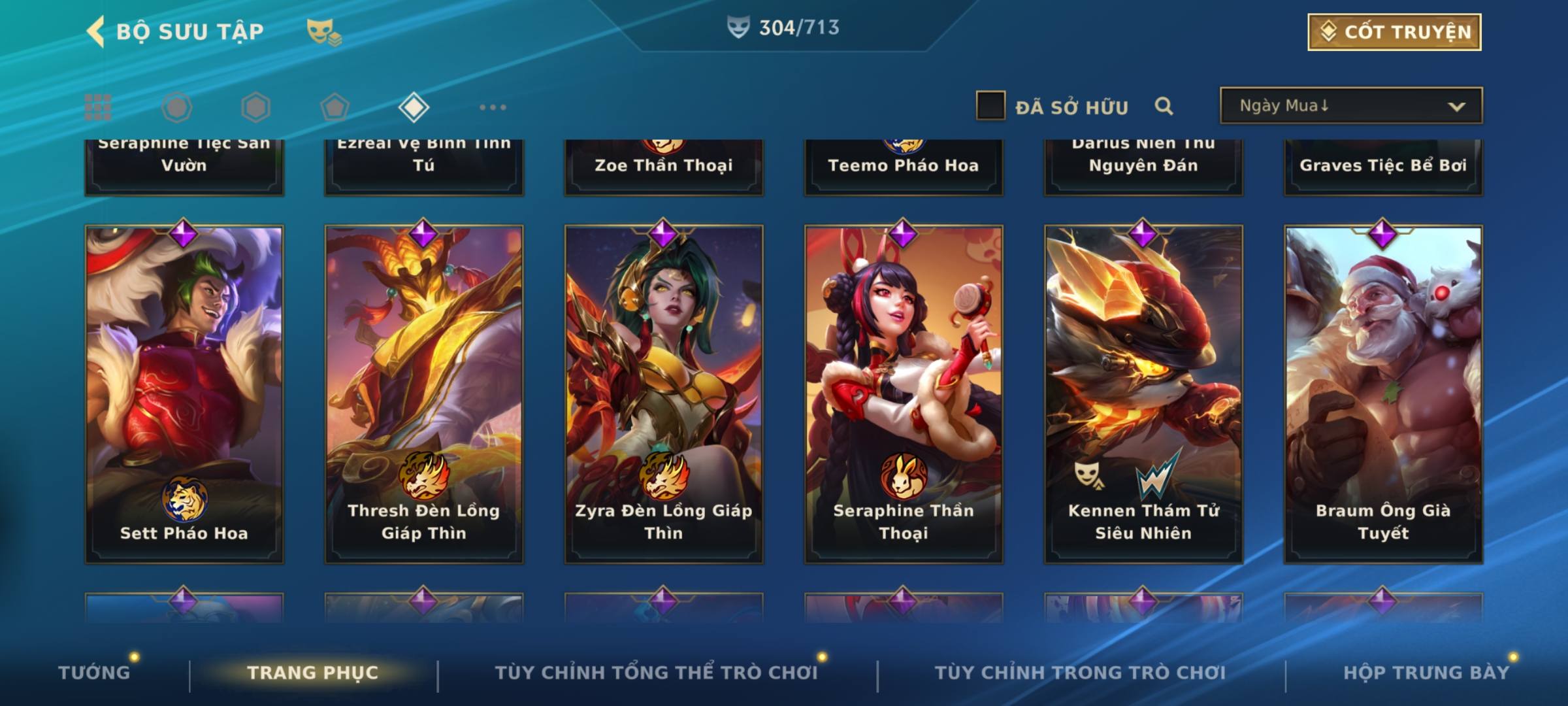
Task: View the Braum Ông Già Tuyết skin
Action: pos(1383,394)
